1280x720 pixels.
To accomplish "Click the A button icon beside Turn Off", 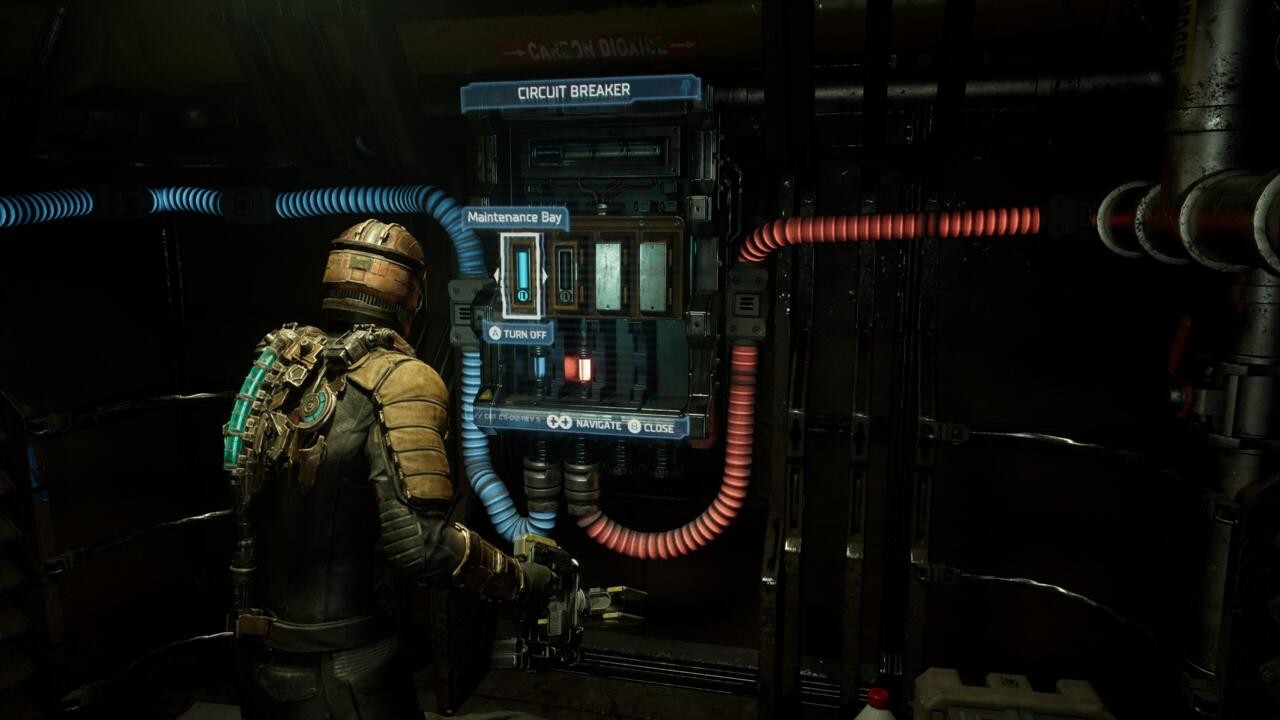I will point(496,332).
